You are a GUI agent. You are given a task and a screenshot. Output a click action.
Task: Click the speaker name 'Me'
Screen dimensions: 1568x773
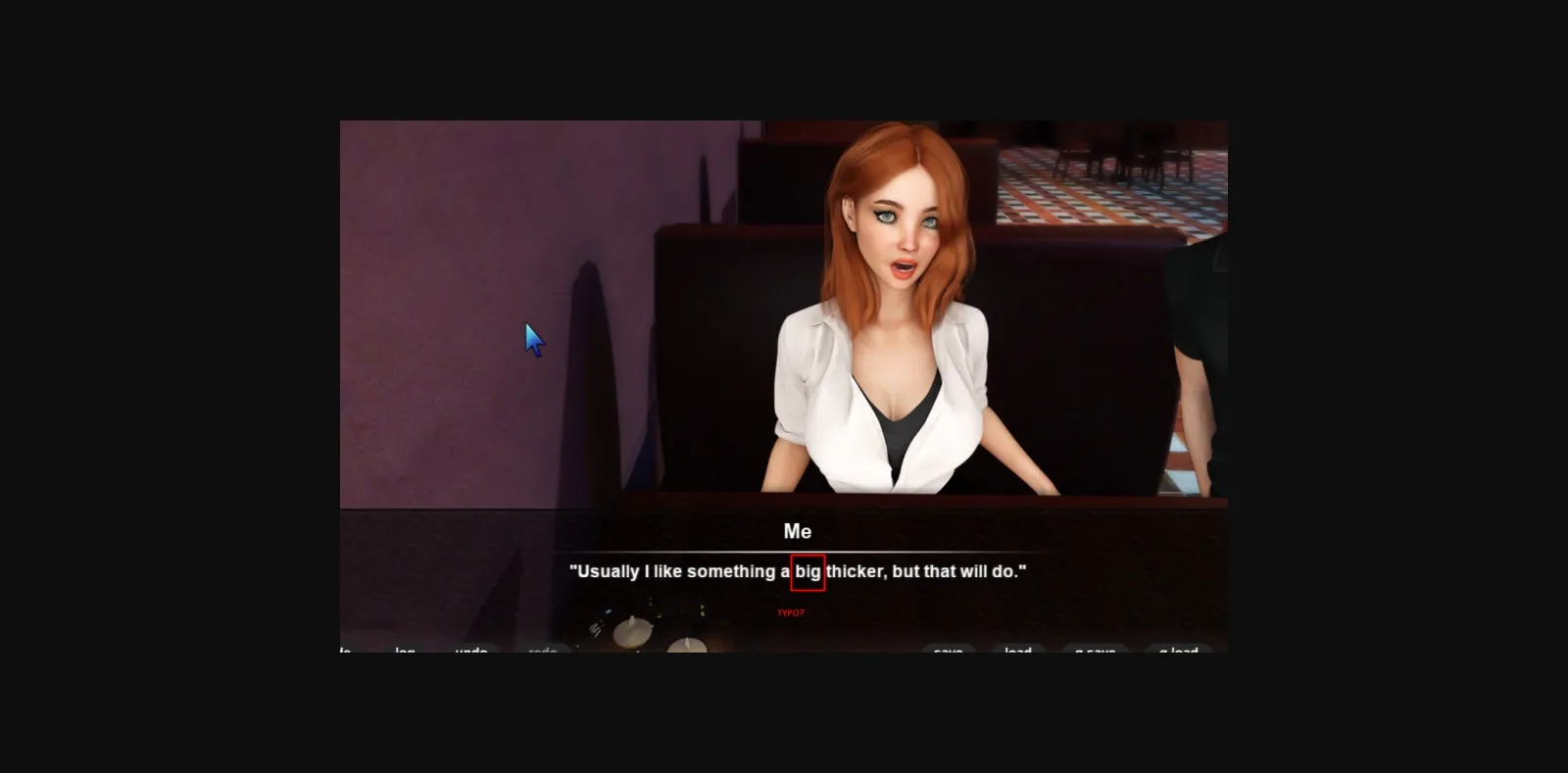pyautogui.click(x=798, y=531)
